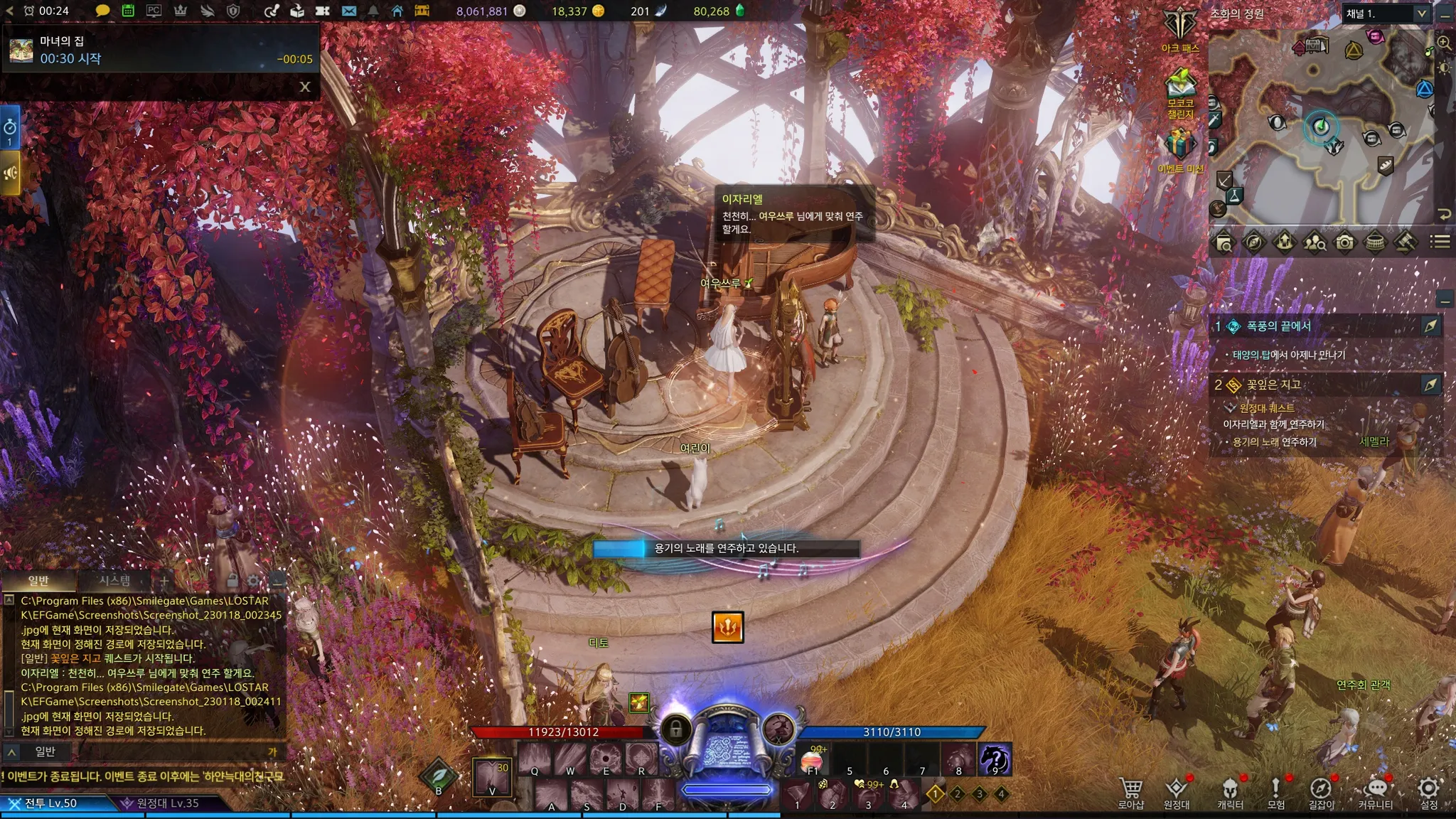Open the 캐릭터 character menu
Viewport: 1456px width, 819px height.
(1230, 791)
